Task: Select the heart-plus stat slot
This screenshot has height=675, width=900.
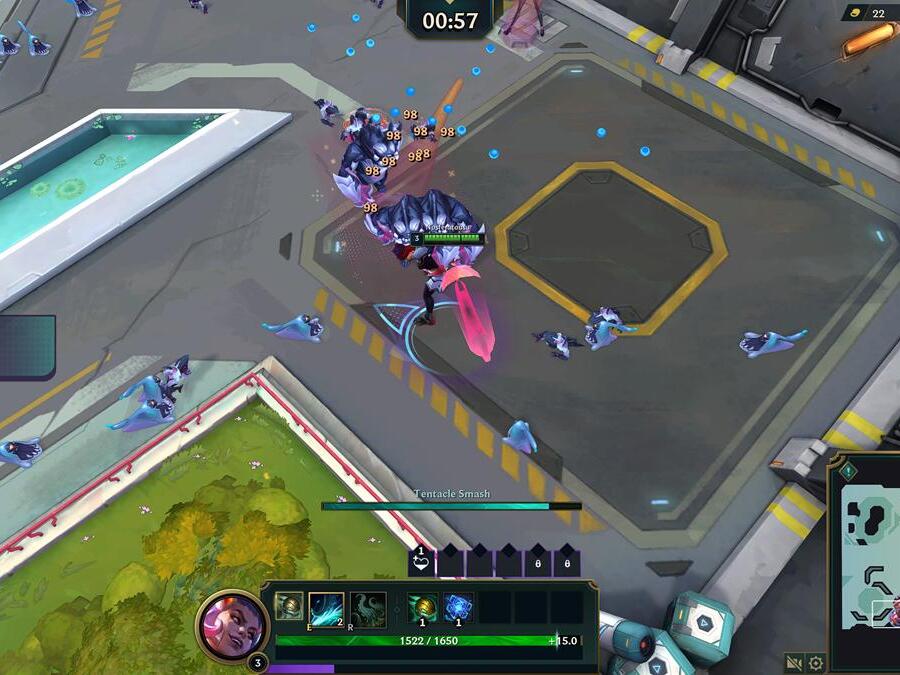Action: pos(422,562)
